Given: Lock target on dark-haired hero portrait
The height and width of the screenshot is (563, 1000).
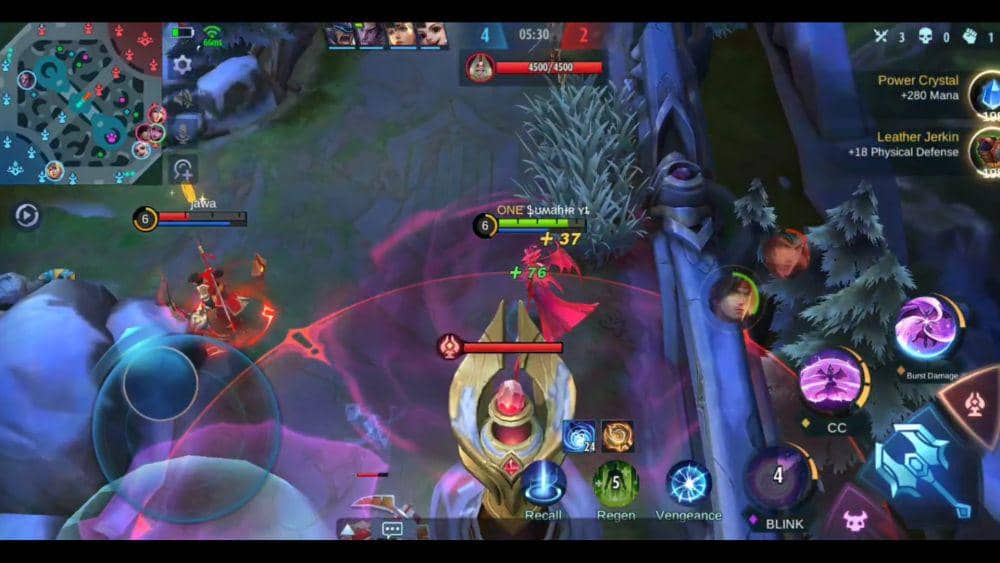Looking at the screenshot, I should coord(735,298).
